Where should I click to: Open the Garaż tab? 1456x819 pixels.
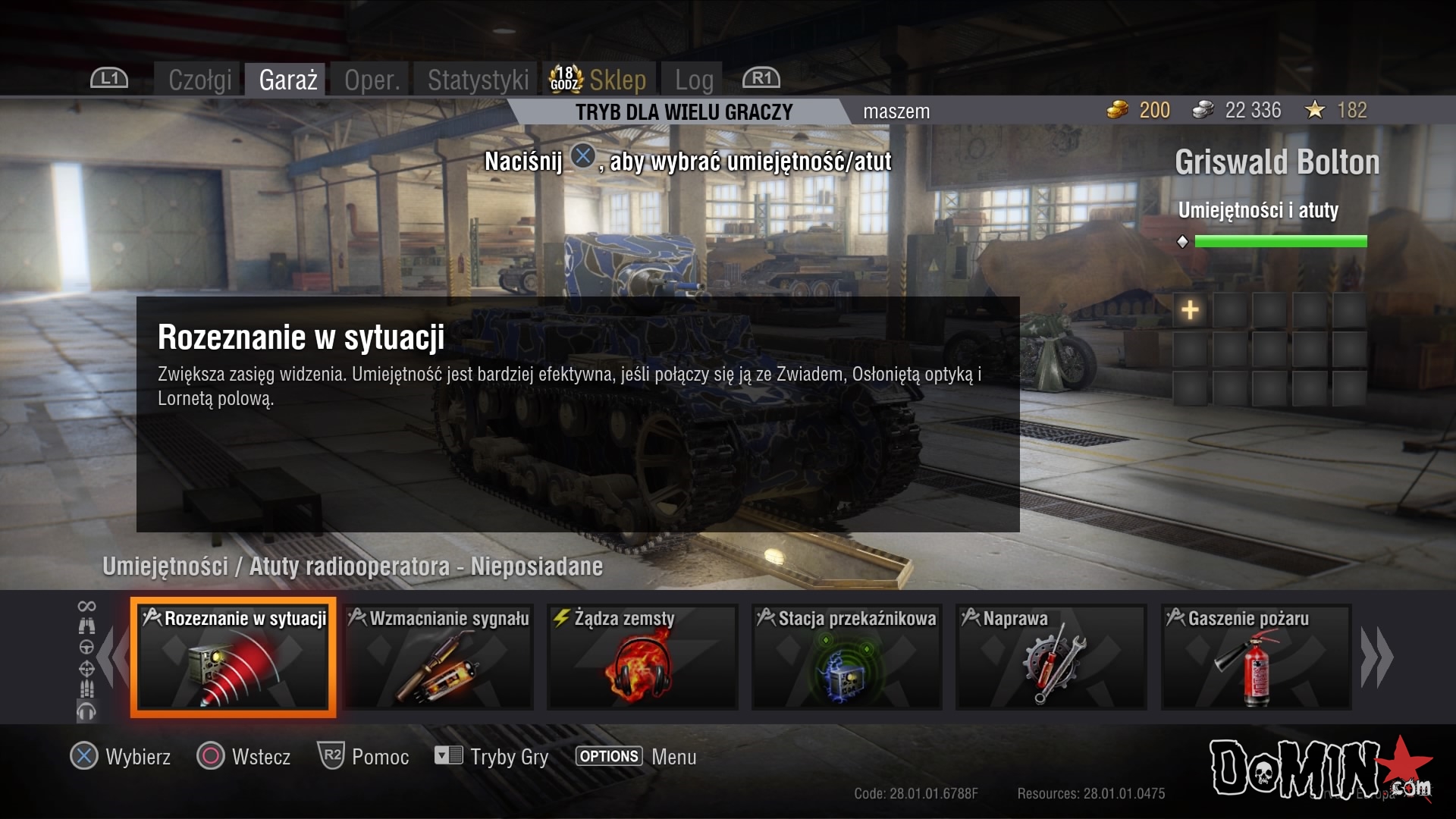coord(287,80)
